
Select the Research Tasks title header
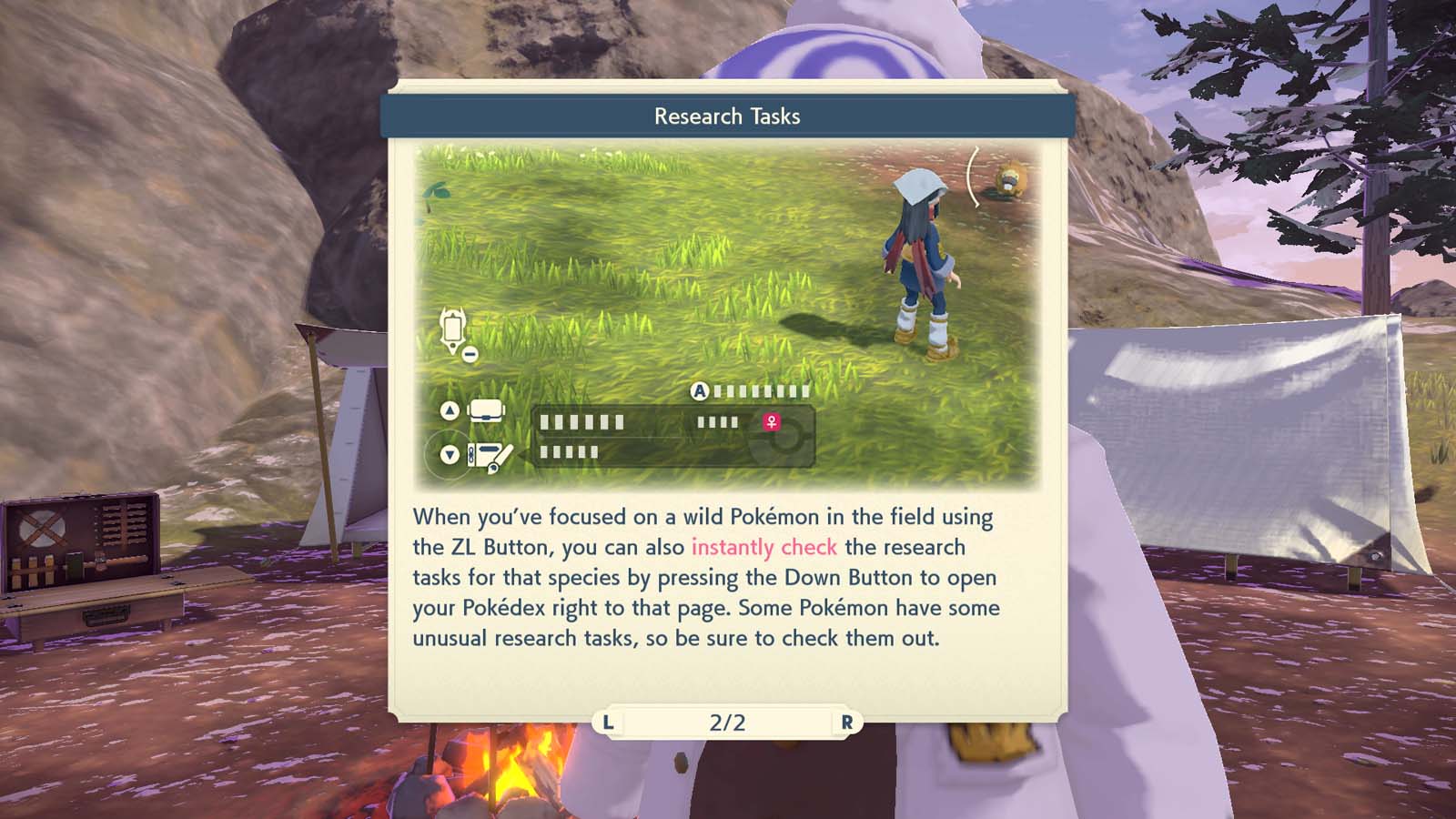coord(727,116)
